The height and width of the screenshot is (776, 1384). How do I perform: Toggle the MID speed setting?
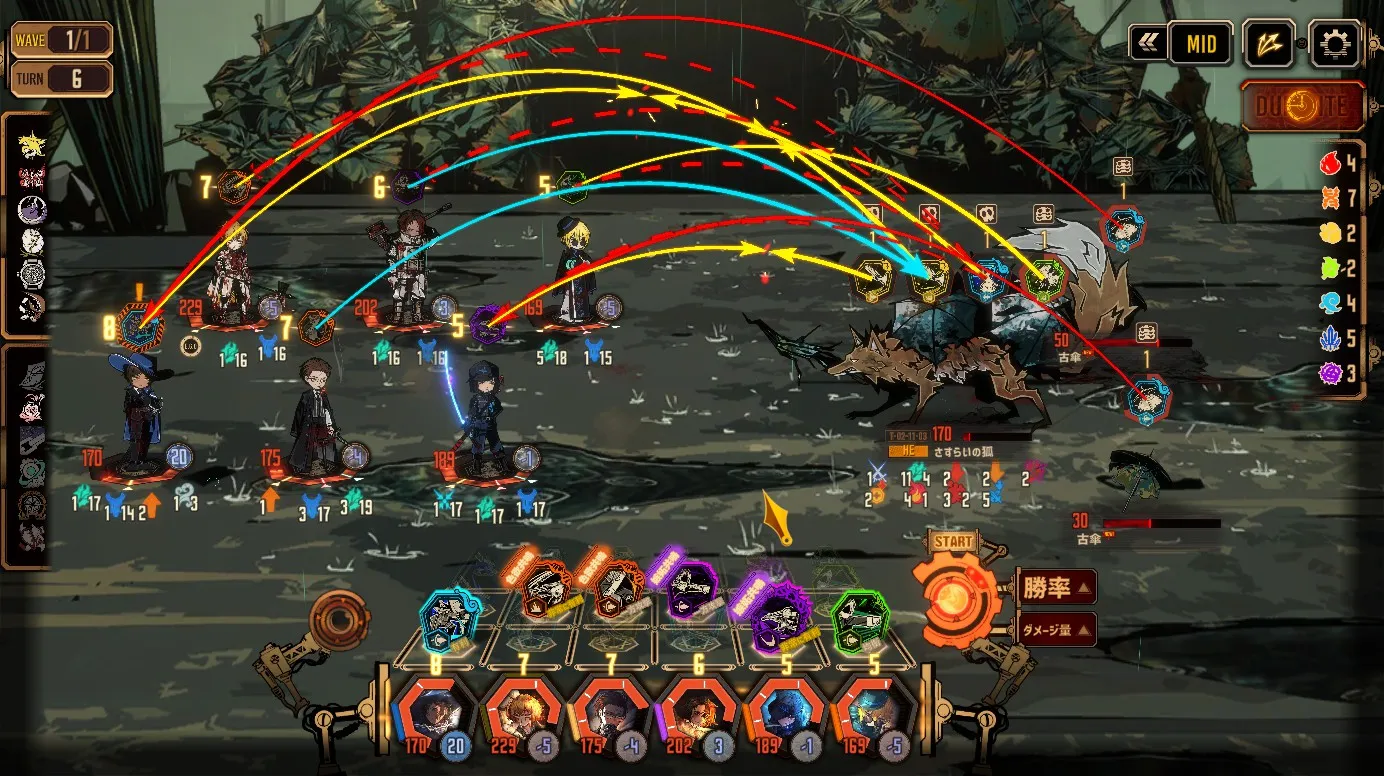click(1201, 44)
